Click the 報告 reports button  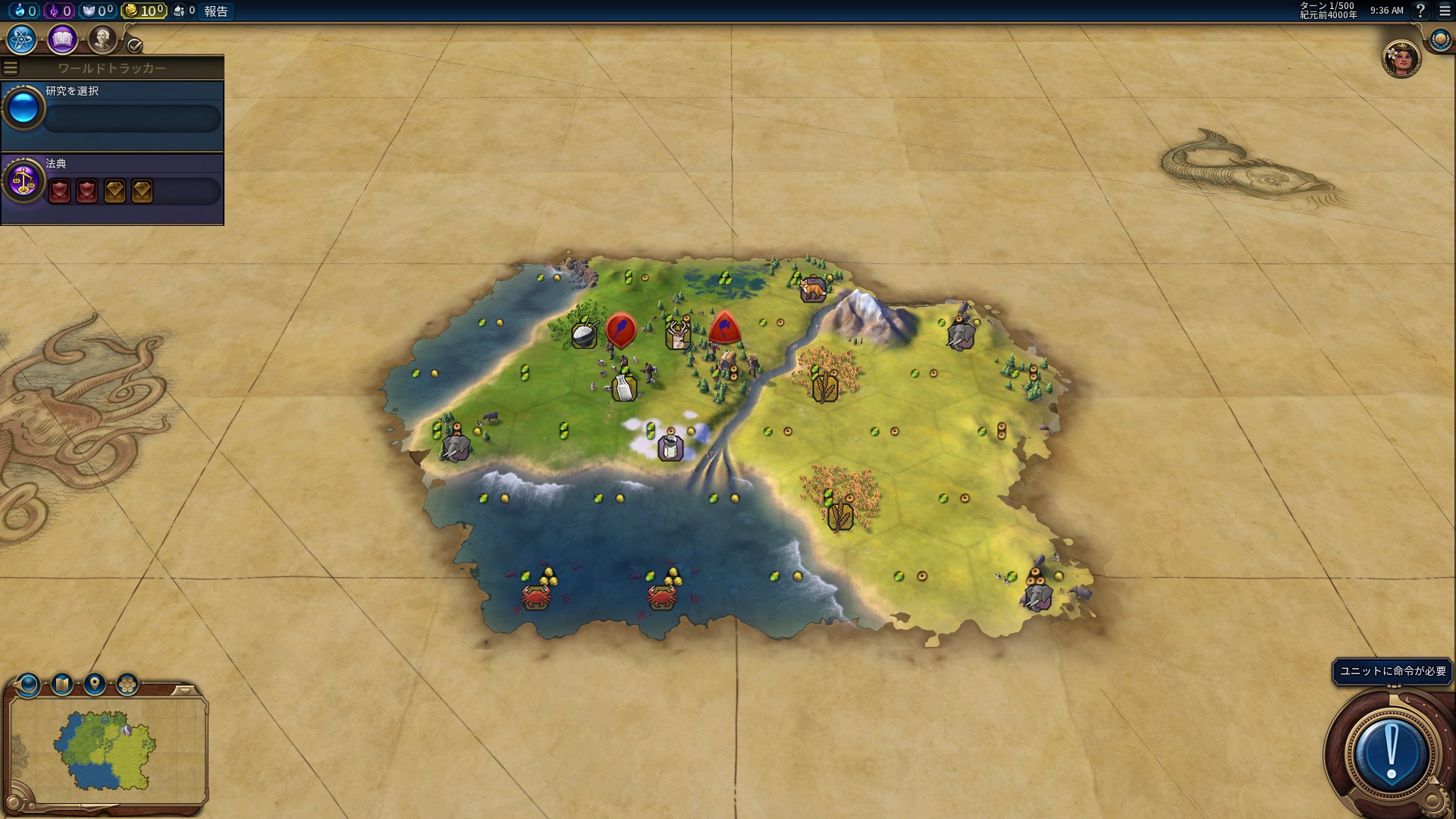[x=216, y=11]
